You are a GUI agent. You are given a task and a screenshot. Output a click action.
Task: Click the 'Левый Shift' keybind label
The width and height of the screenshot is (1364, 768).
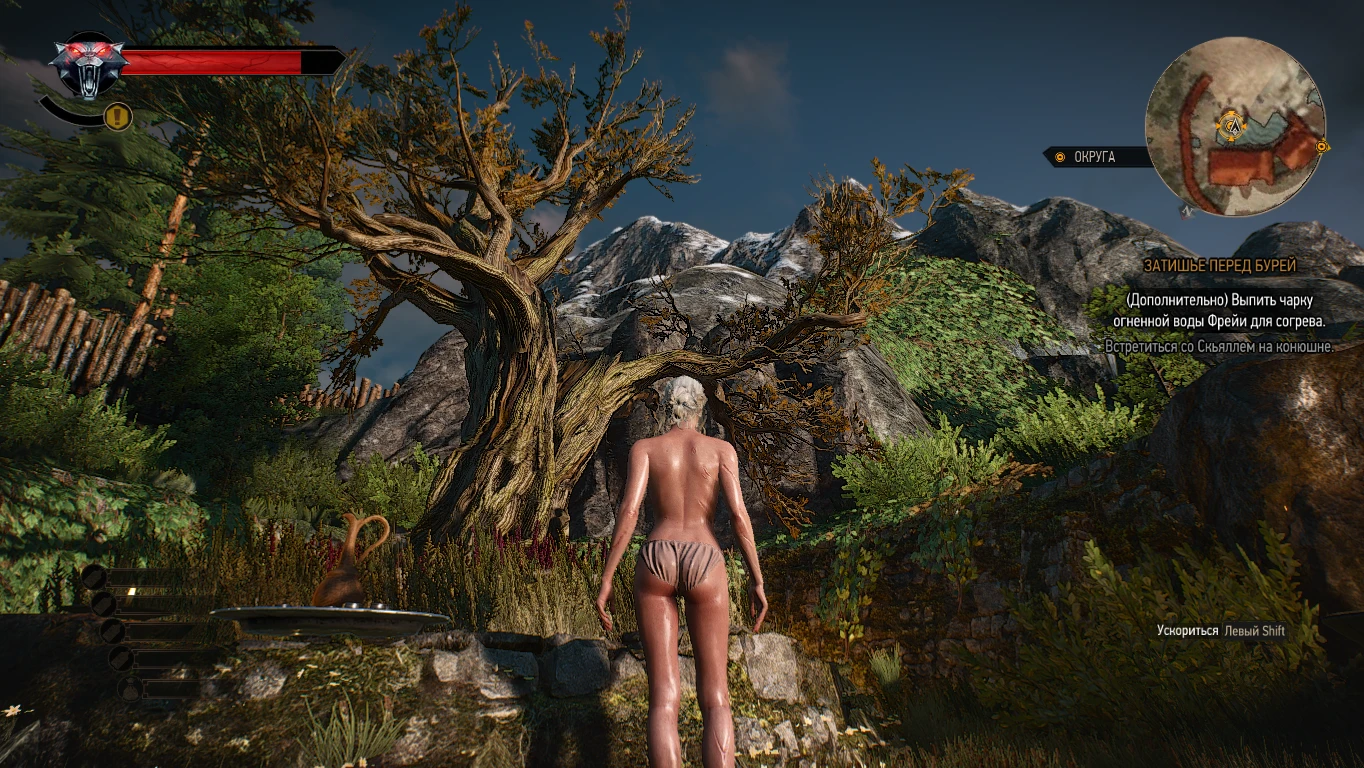coord(1254,631)
